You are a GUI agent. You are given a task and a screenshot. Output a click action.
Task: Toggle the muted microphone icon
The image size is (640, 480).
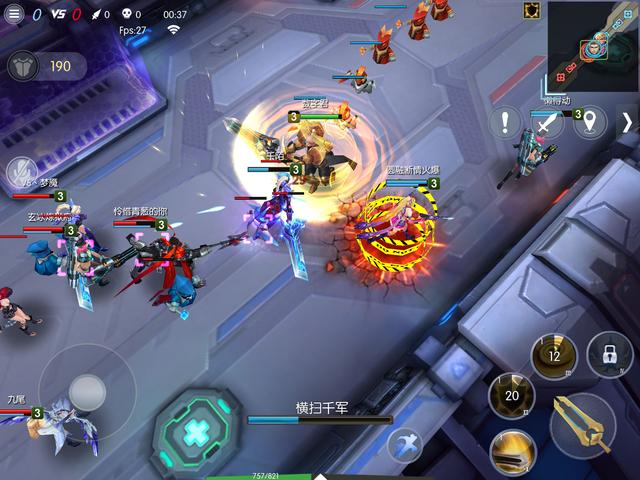point(19,172)
